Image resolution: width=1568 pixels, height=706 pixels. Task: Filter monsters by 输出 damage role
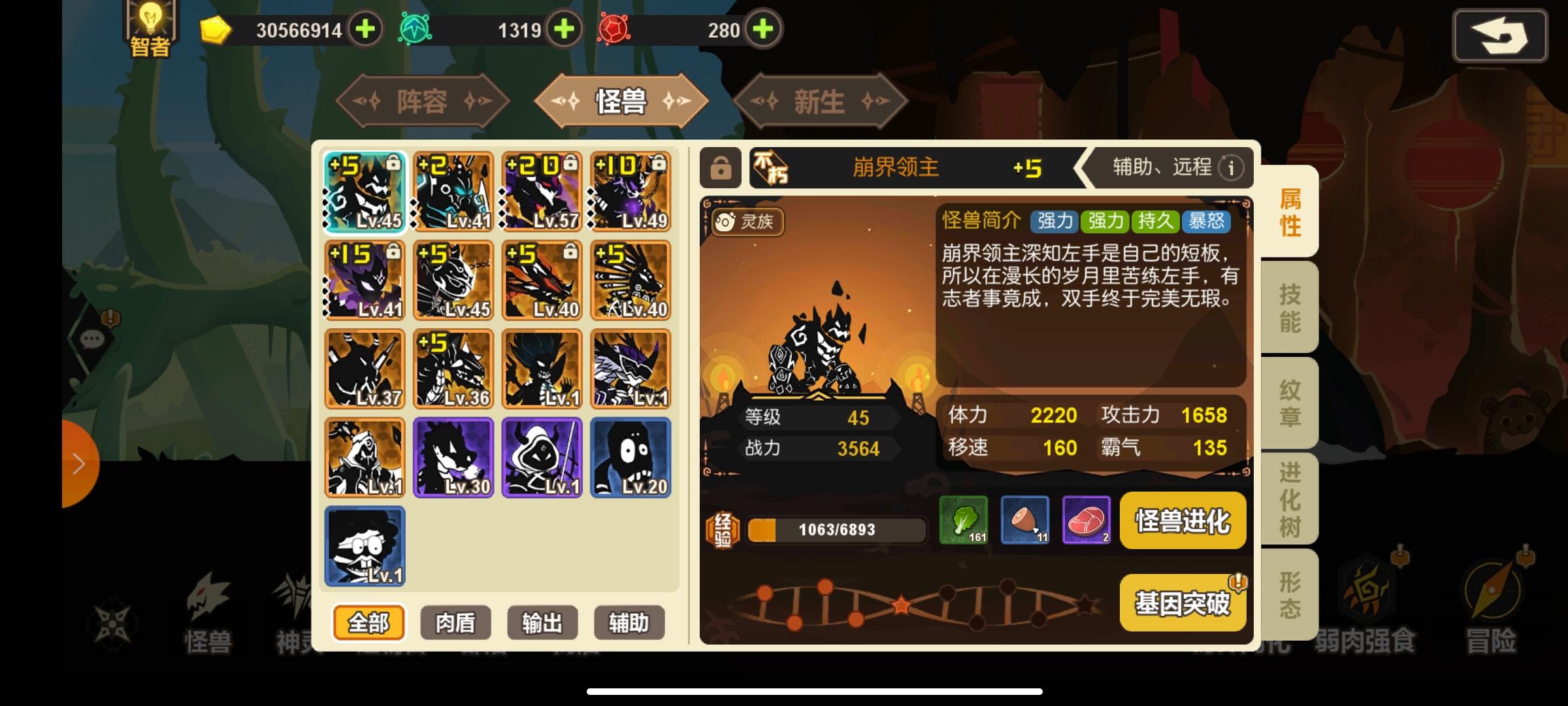pyautogui.click(x=542, y=623)
